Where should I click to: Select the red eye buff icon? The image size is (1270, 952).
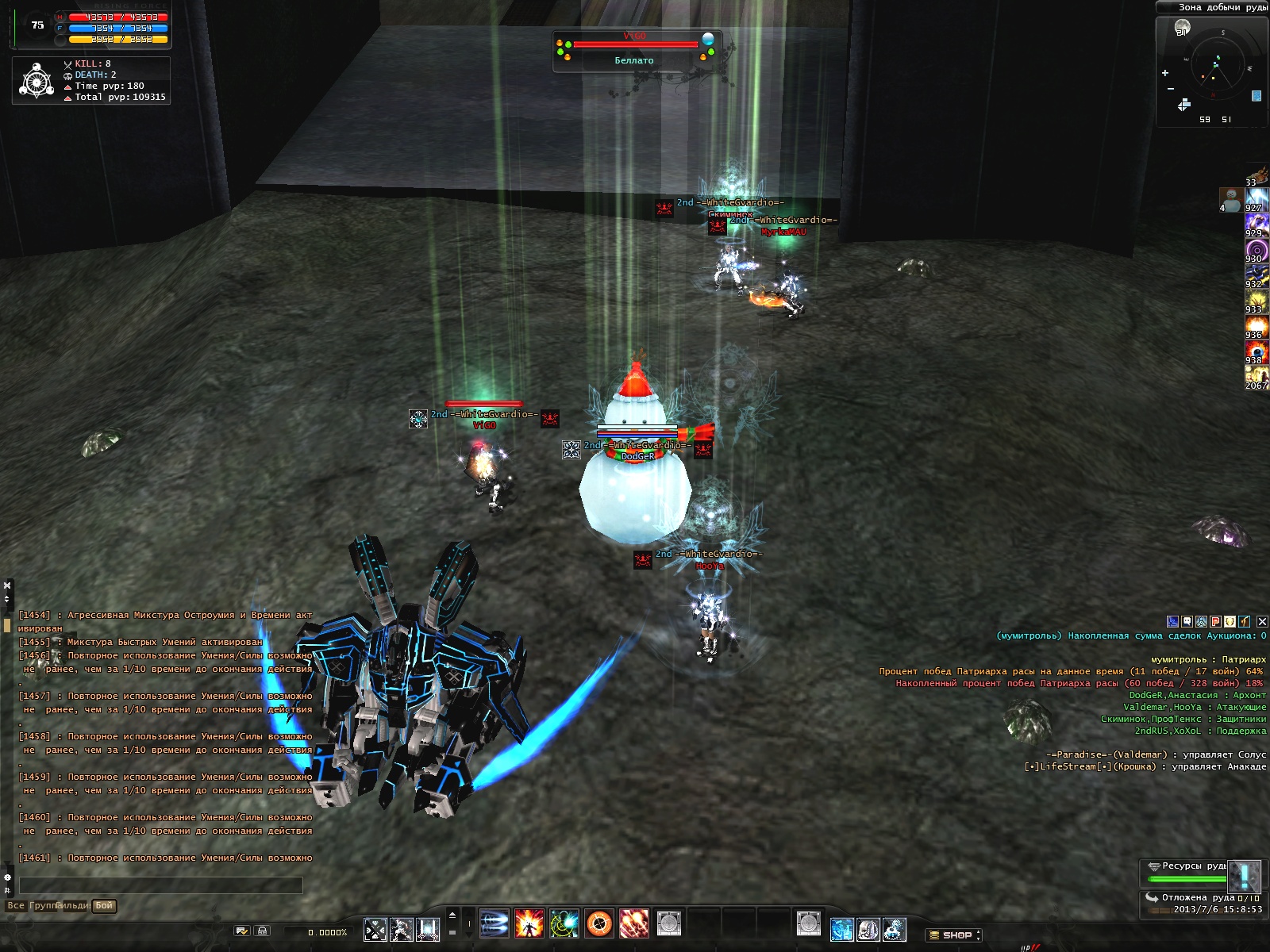point(1257,351)
